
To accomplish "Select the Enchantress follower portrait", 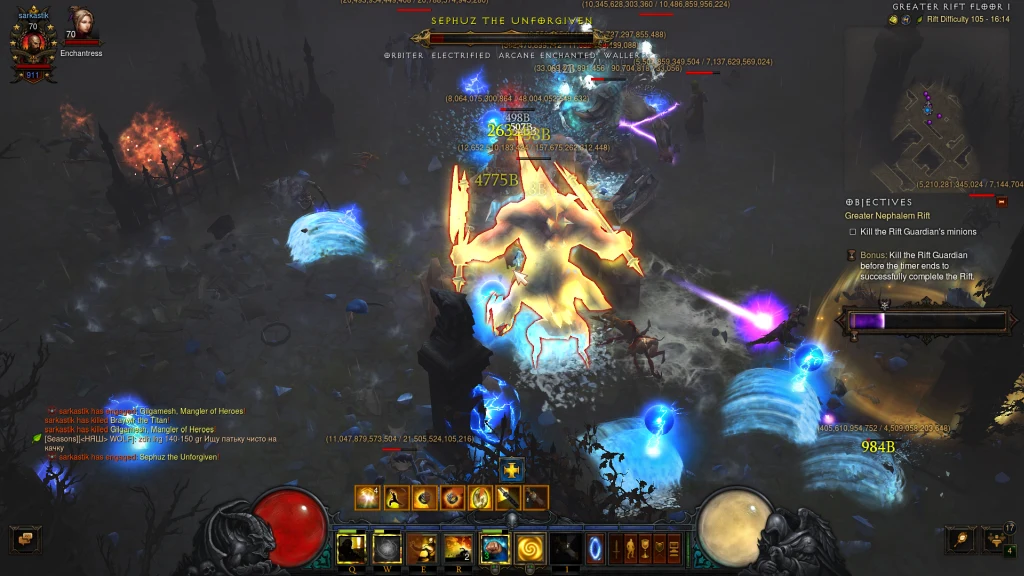I will [80, 24].
